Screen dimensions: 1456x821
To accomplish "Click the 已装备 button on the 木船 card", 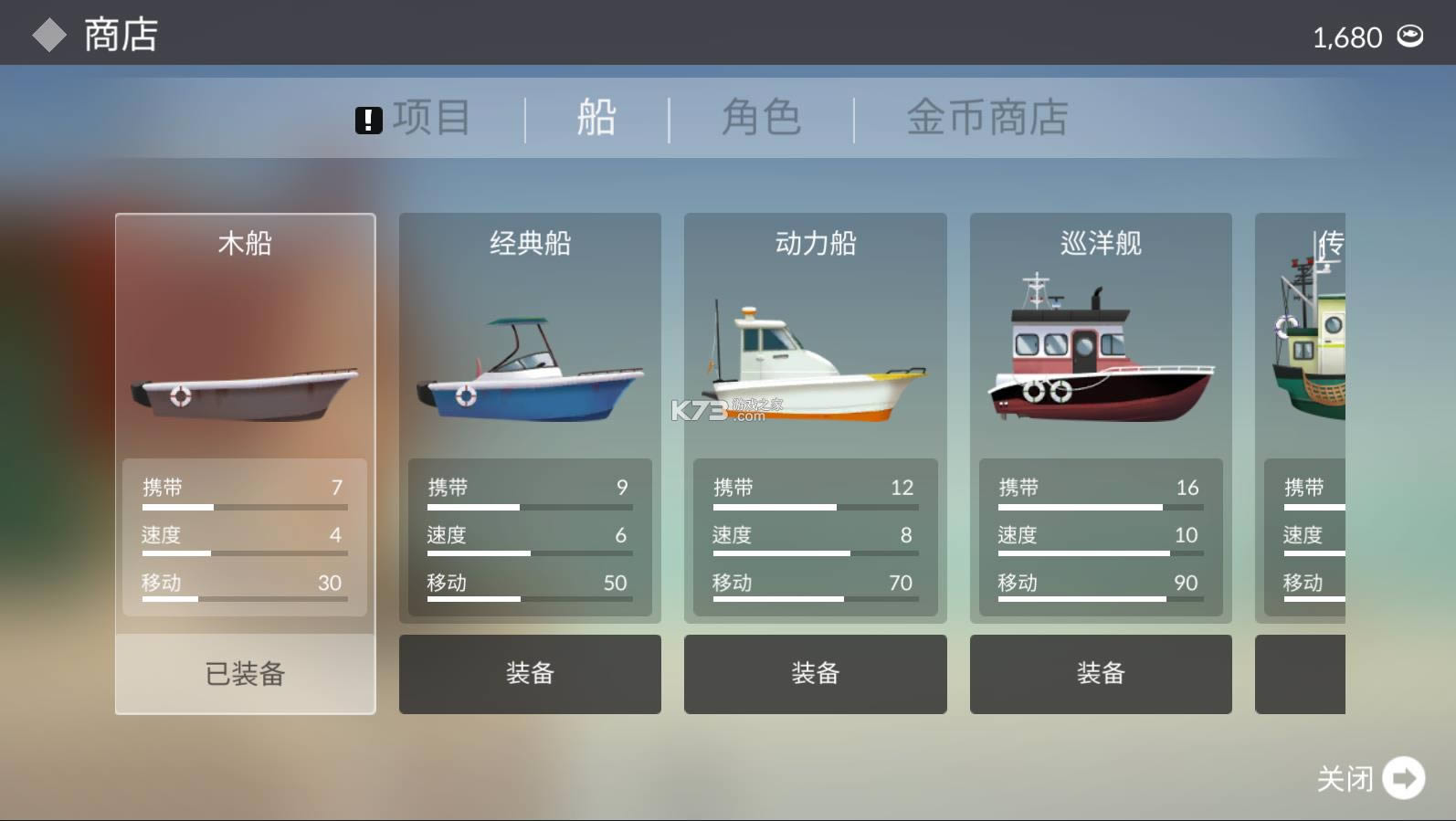I will pyautogui.click(x=244, y=674).
